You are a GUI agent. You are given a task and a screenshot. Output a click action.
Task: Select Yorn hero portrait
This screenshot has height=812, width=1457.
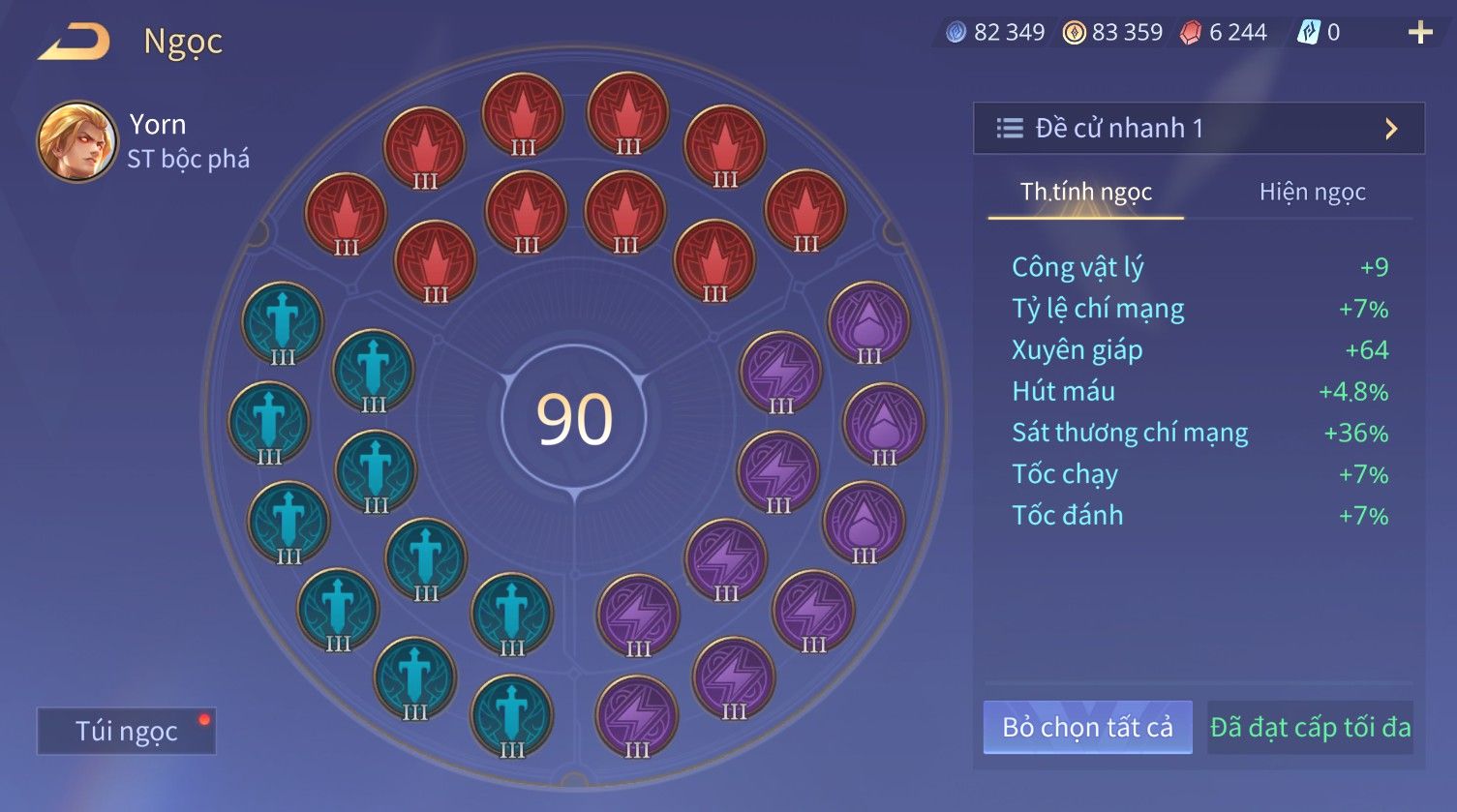[x=76, y=141]
